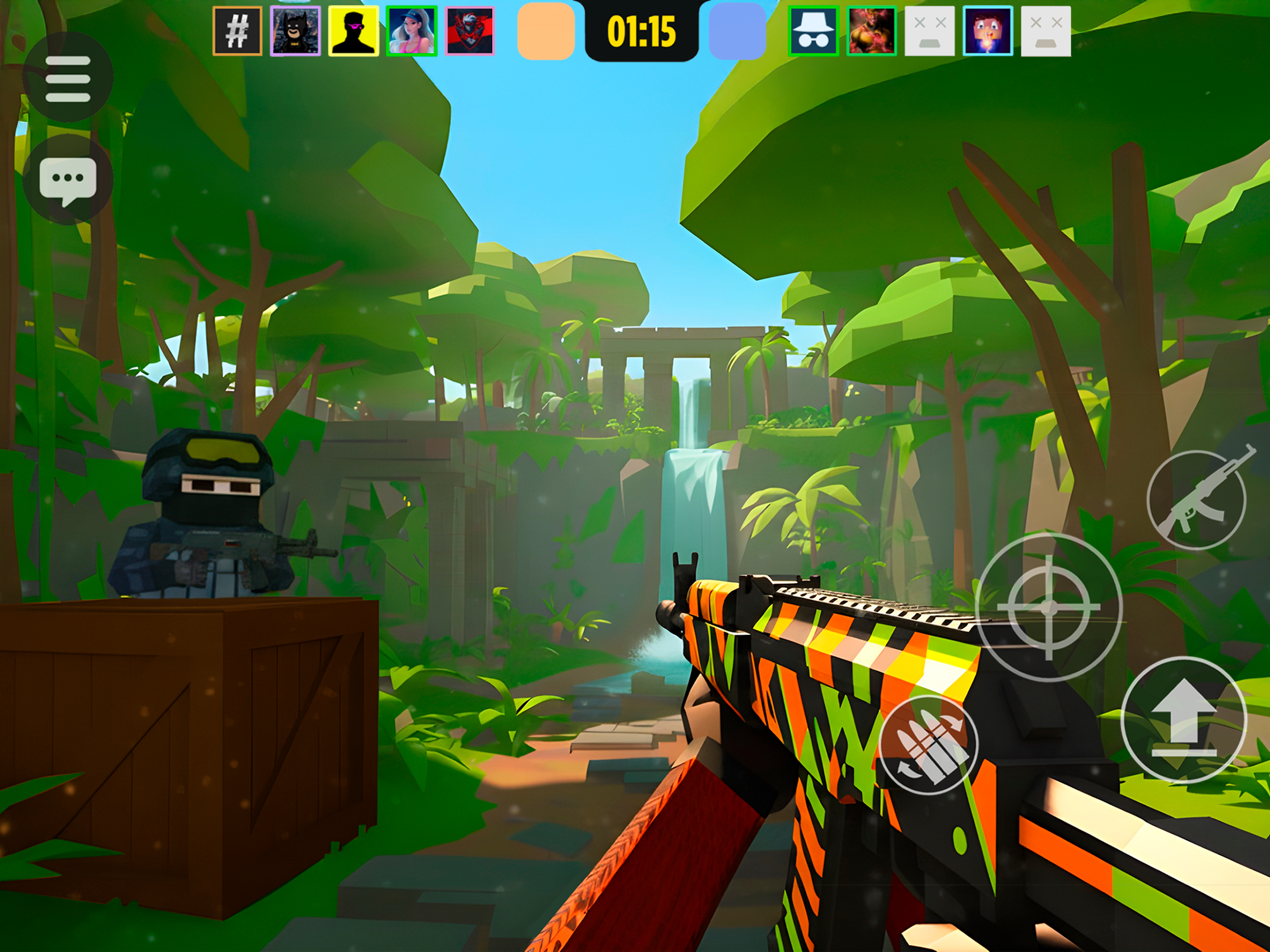The width and height of the screenshot is (1270, 952).
Task: Select the blocky pixel face avatar
Action: [x=988, y=31]
